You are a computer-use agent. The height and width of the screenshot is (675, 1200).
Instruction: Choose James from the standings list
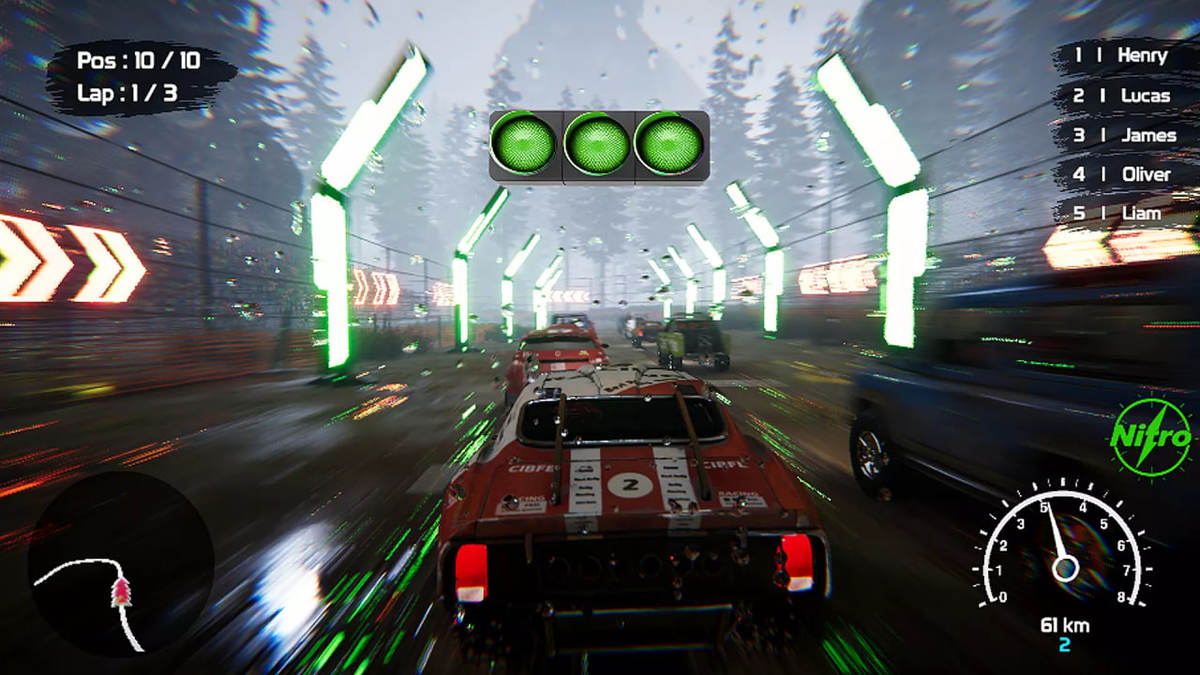pyautogui.click(x=1123, y=135)
